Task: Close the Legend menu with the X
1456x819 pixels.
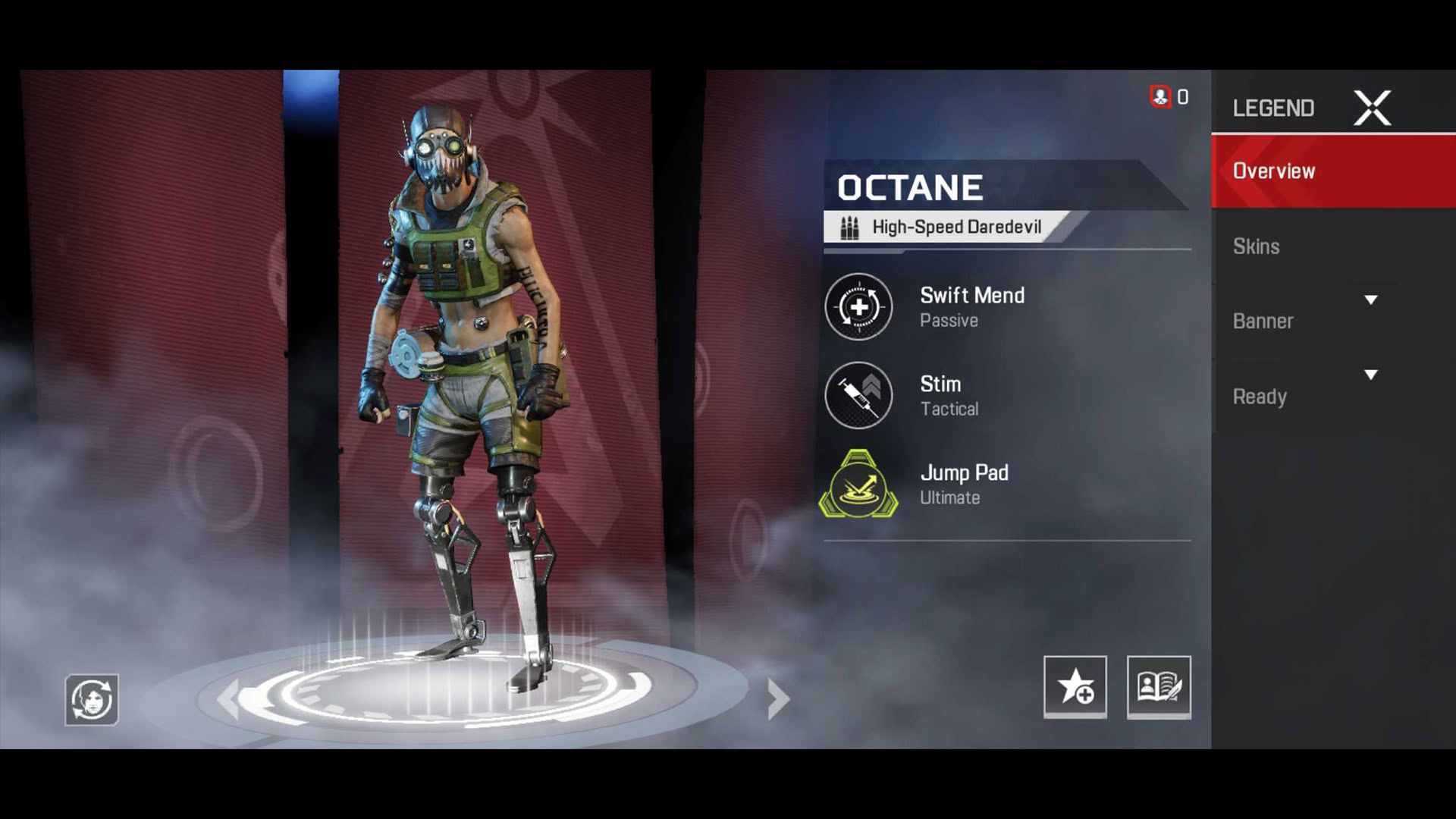Action: (1372, 108)
